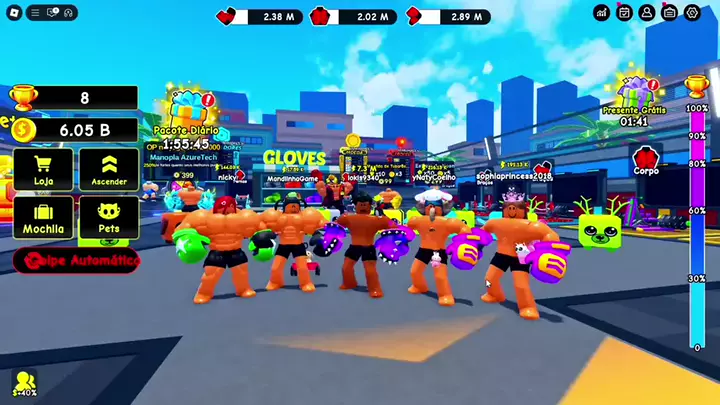
Task: Open the Pets menu
Action: (109, 216)
